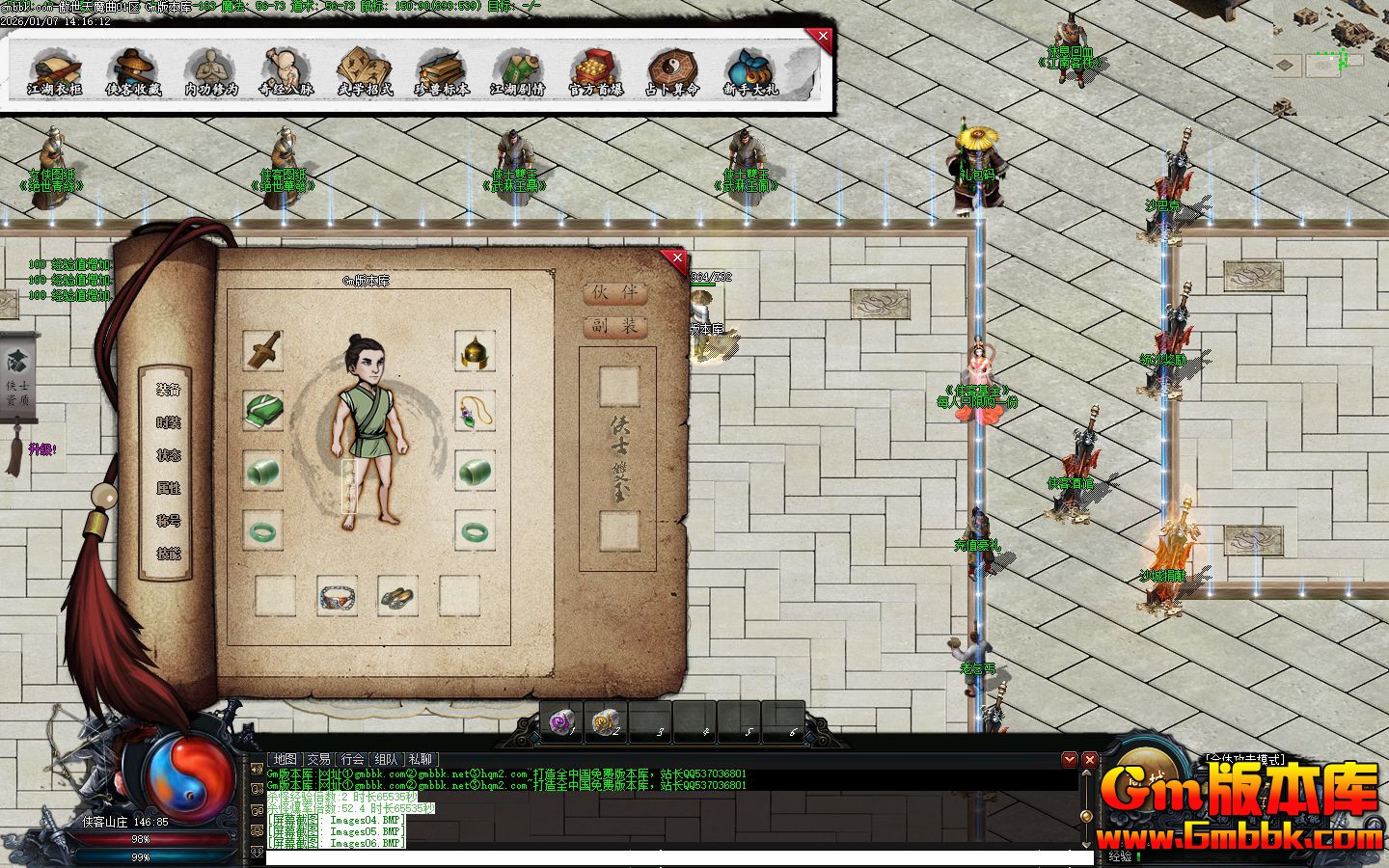Click the 伙伴 companion button

point(615,292)
